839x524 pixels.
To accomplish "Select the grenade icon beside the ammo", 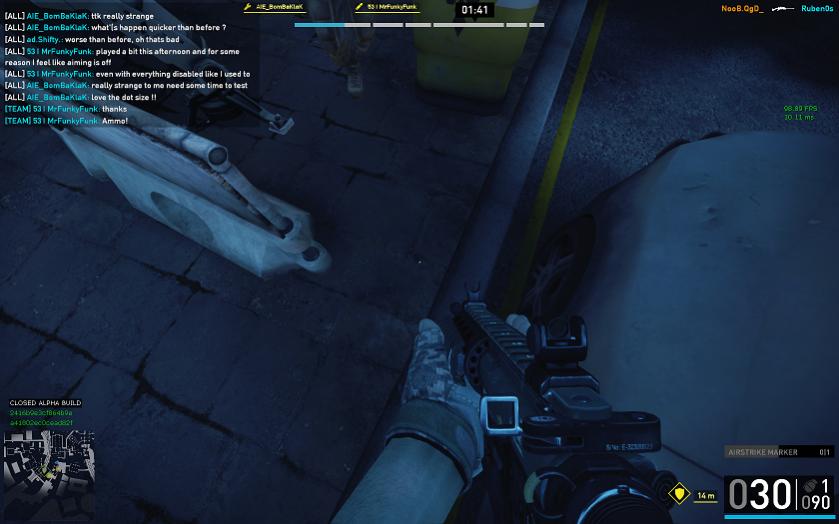I will [x=810, y=487].
